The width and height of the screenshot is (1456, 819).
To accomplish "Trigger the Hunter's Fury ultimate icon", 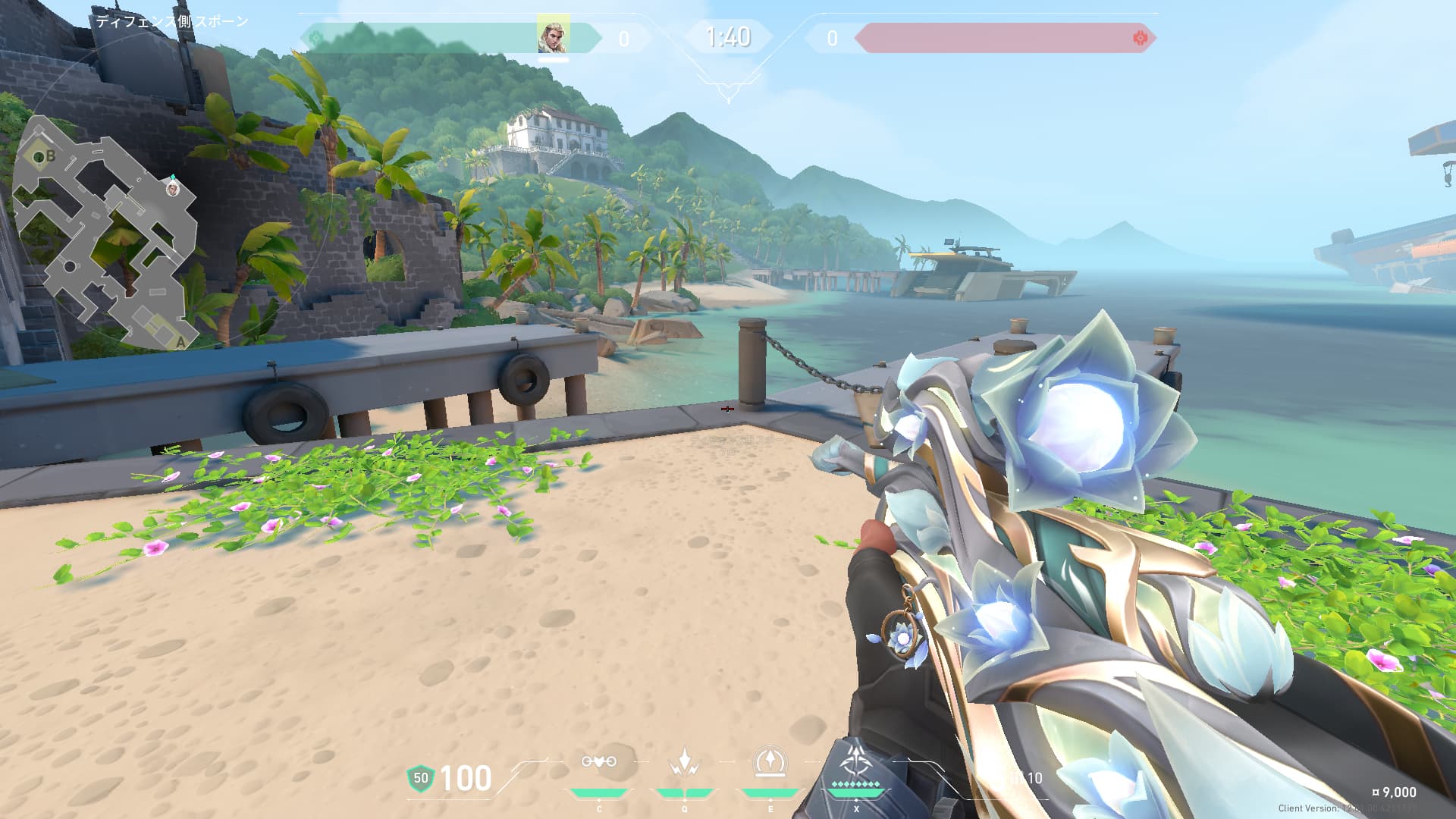I will pyautogui.click(x=856, y=762).
